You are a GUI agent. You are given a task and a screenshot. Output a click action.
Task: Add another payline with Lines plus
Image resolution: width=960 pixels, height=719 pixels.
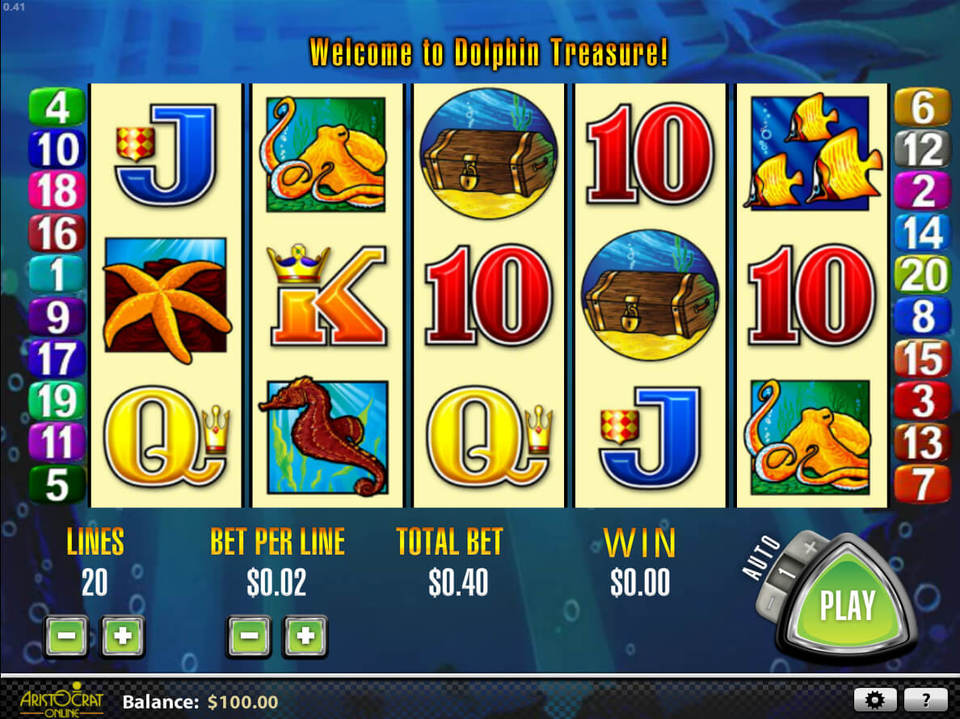pos(122,636)
